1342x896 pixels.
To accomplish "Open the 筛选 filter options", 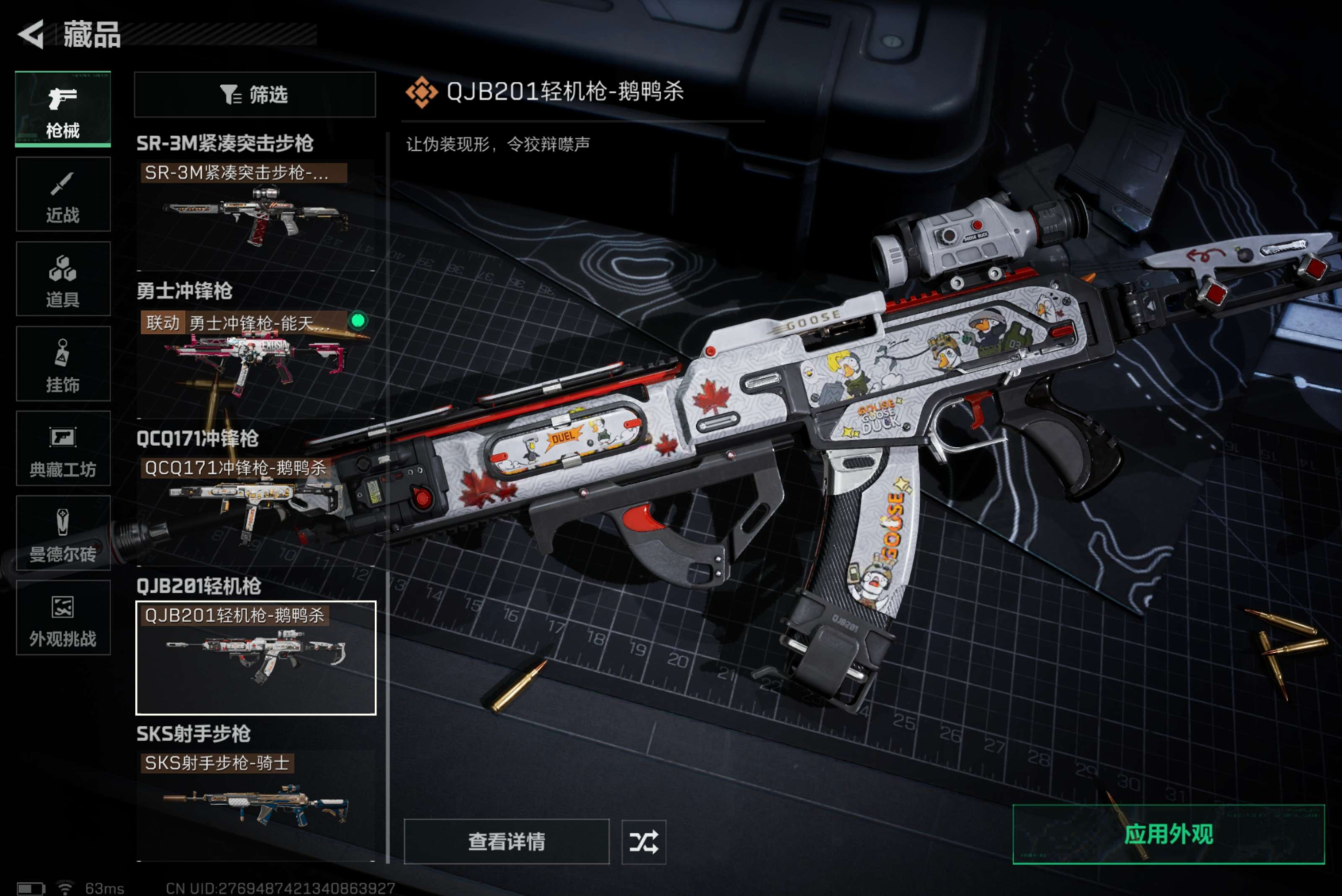I will pos(255,94).
